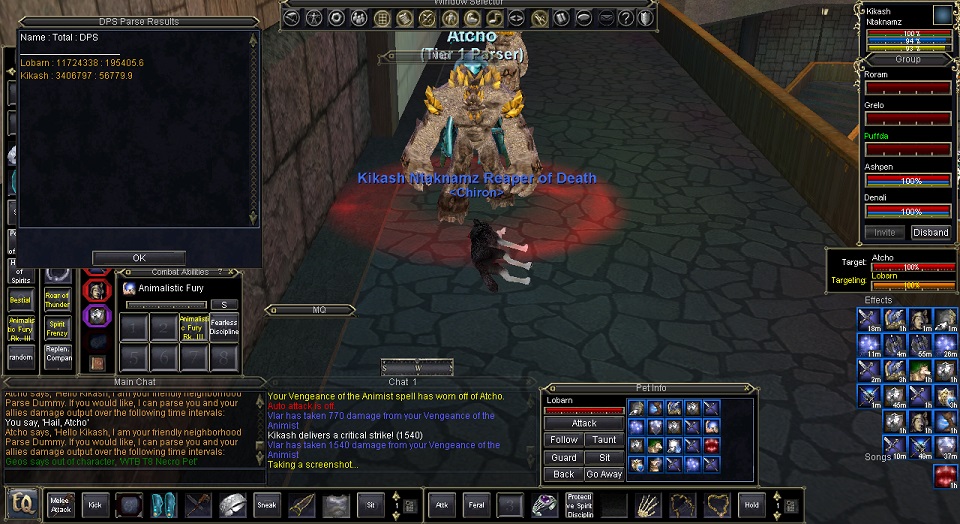Confirm the DPS Parse Results with OK

click(139, 257)
